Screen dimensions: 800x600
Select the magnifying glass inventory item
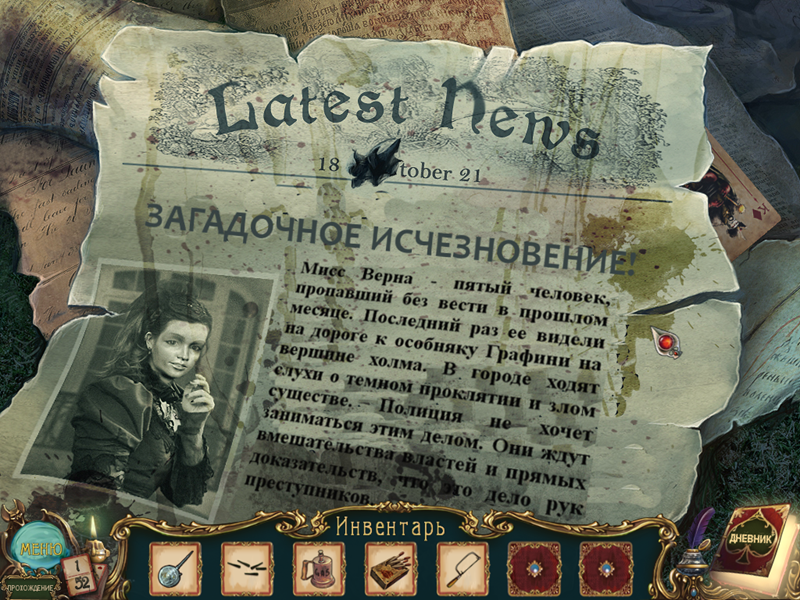[175, 568]
